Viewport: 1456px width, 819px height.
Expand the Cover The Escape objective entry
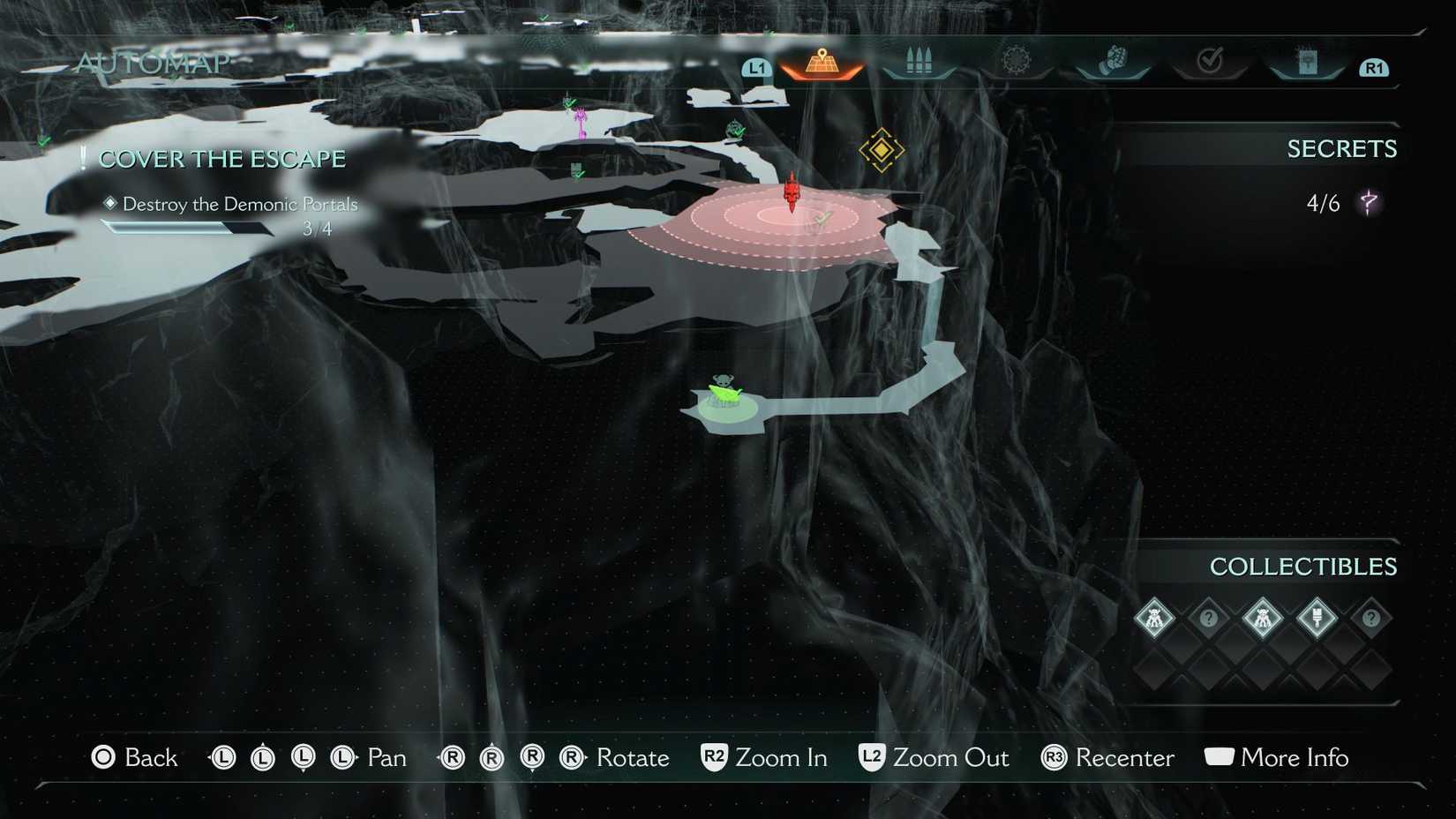(x=221, y=159)
